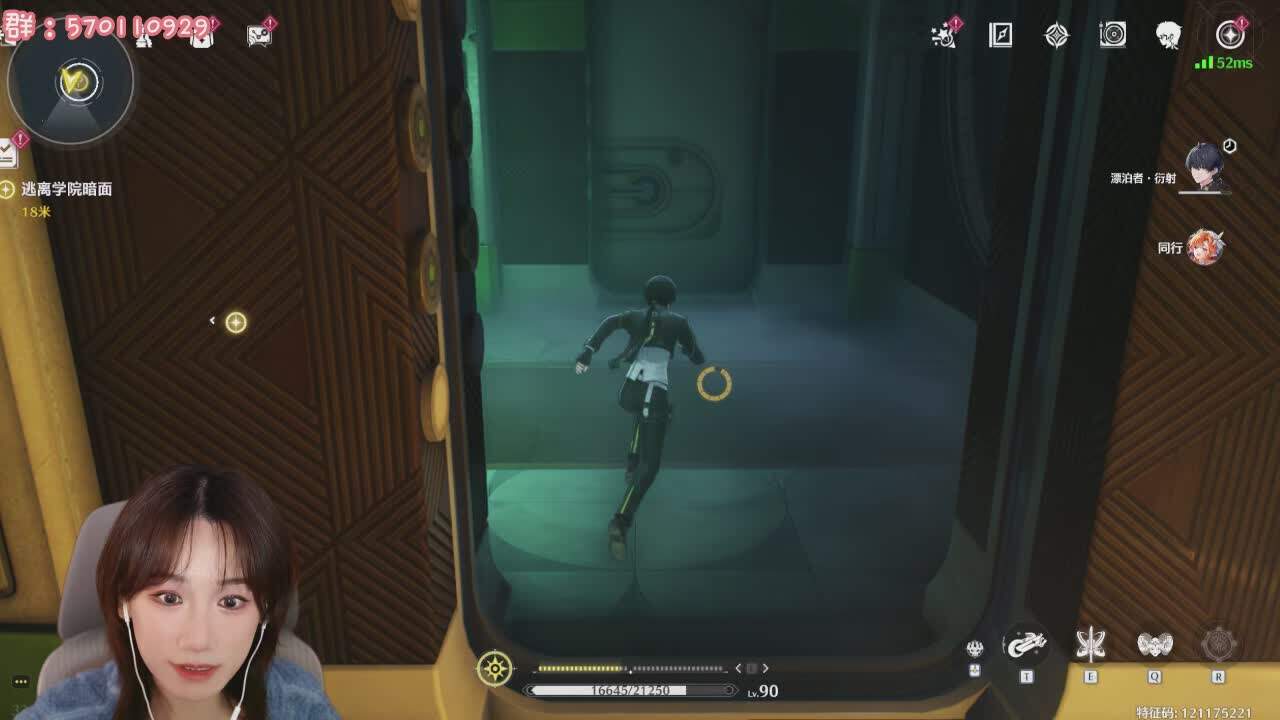Open the four-point star convene icon

(x=1056, y=35)
